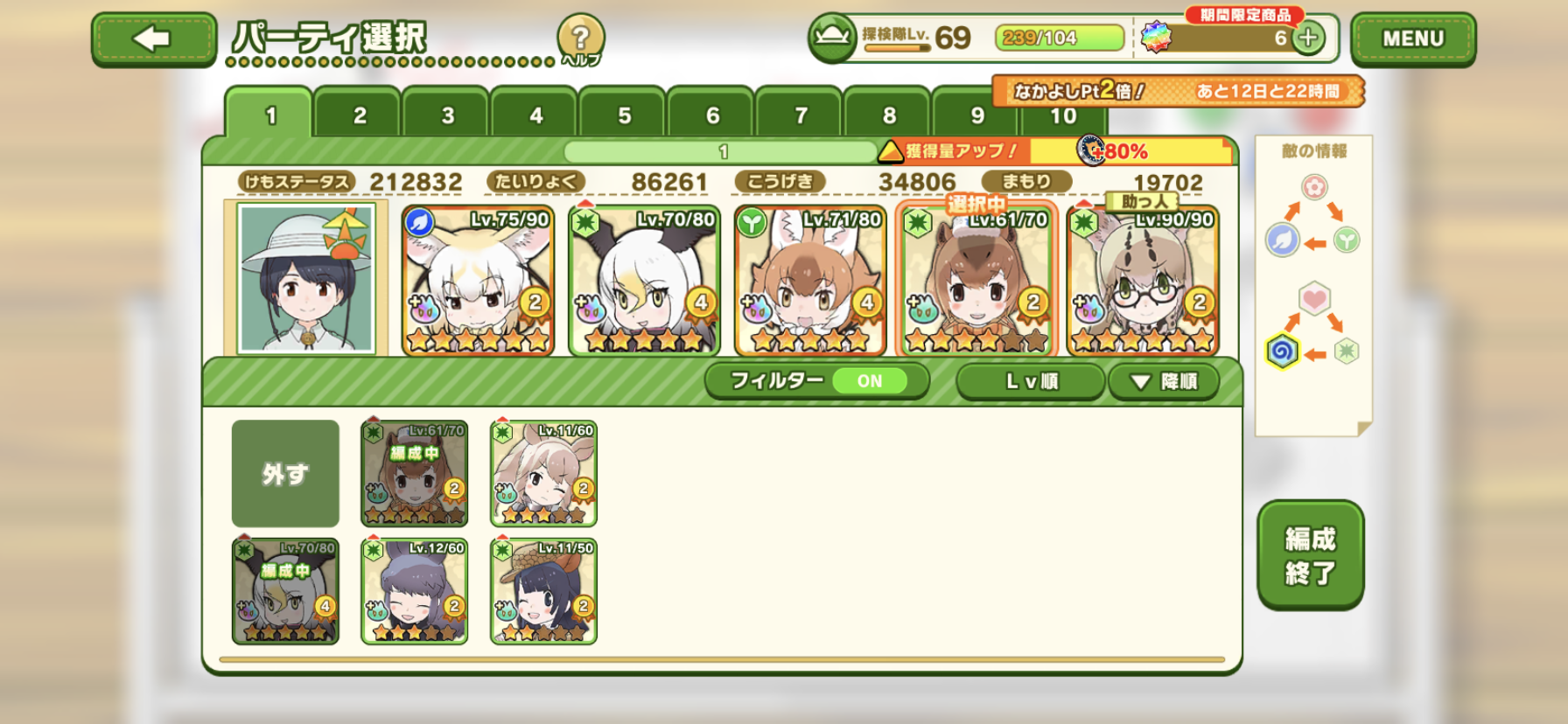Image resolution: width=1568 pixels, height=724 pixels.
Task: Finish with the 編成終了 button
Action: 1310,554
